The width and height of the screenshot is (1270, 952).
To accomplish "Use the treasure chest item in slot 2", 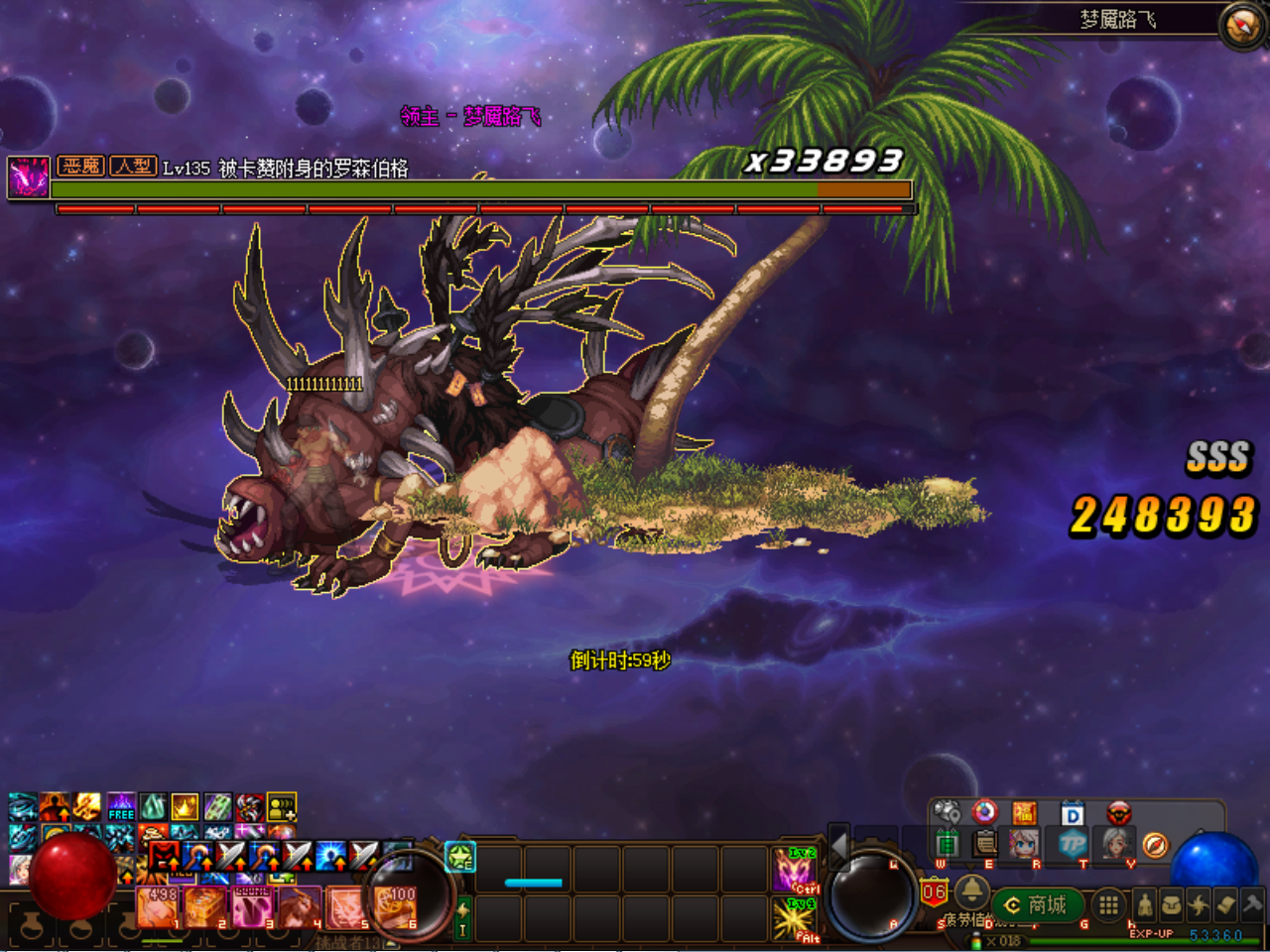I will click(x=206, y=906).
